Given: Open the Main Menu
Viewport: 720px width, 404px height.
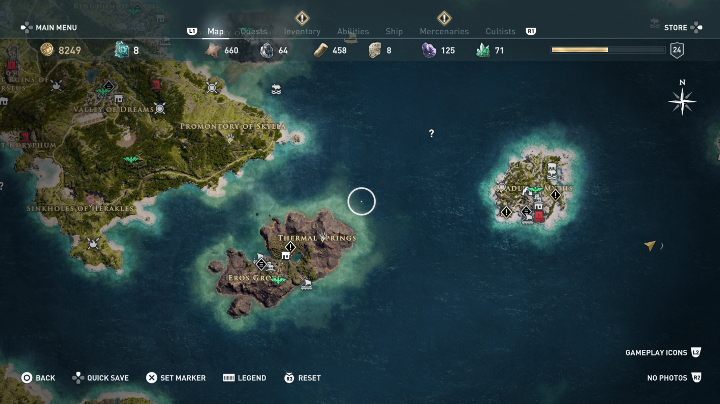Looking at the screenshot, I should coord(50,27).
